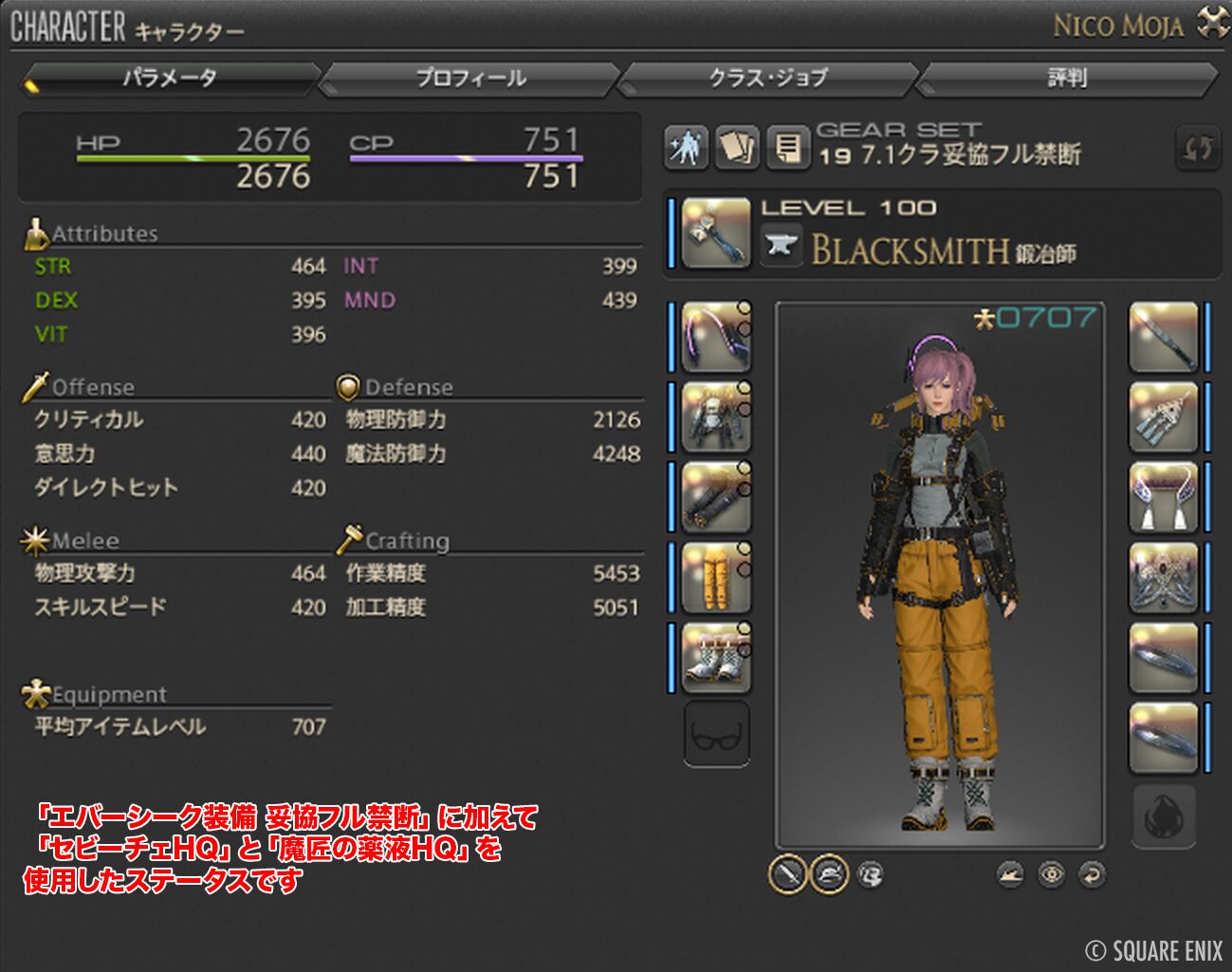1232x972 pixels.
Task: Select the pink headgear equipment slot
Action: coord(715,337)
